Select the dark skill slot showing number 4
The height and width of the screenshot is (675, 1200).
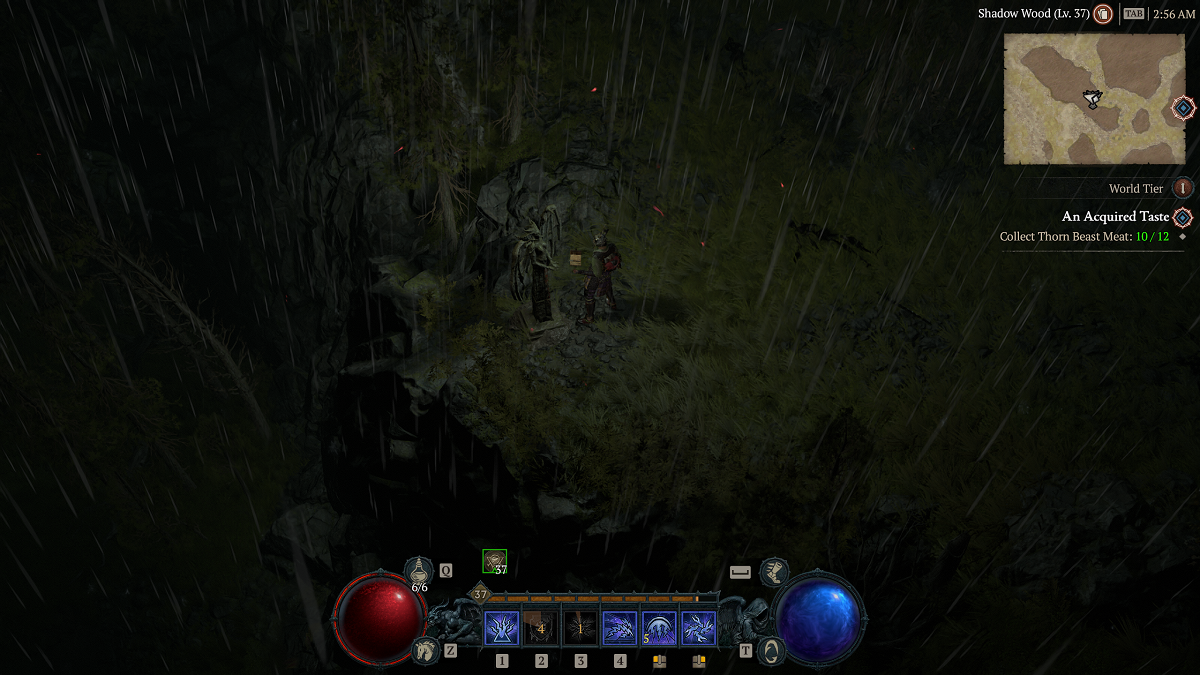coord(541,629)
